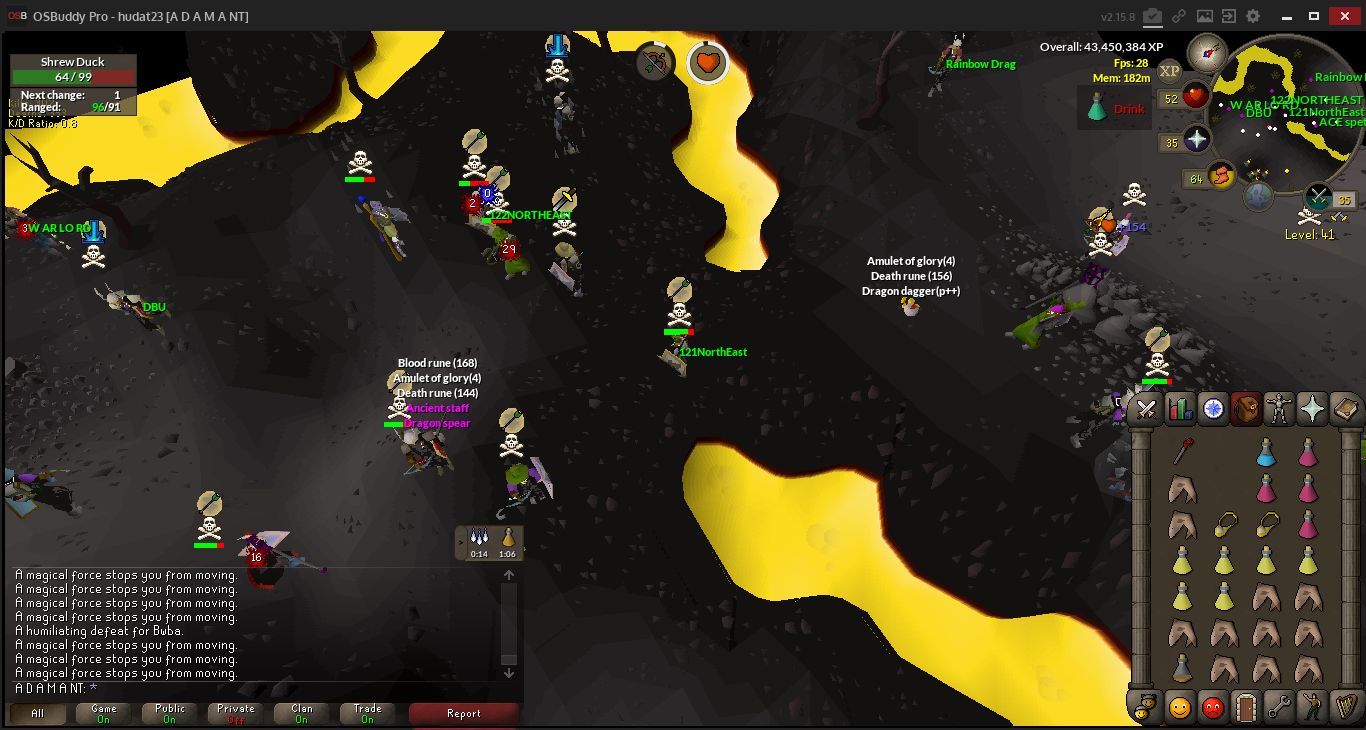The image size is (1366, 730).
Task: Select the Private chat filter tab
Action: (x=235, y=714)
